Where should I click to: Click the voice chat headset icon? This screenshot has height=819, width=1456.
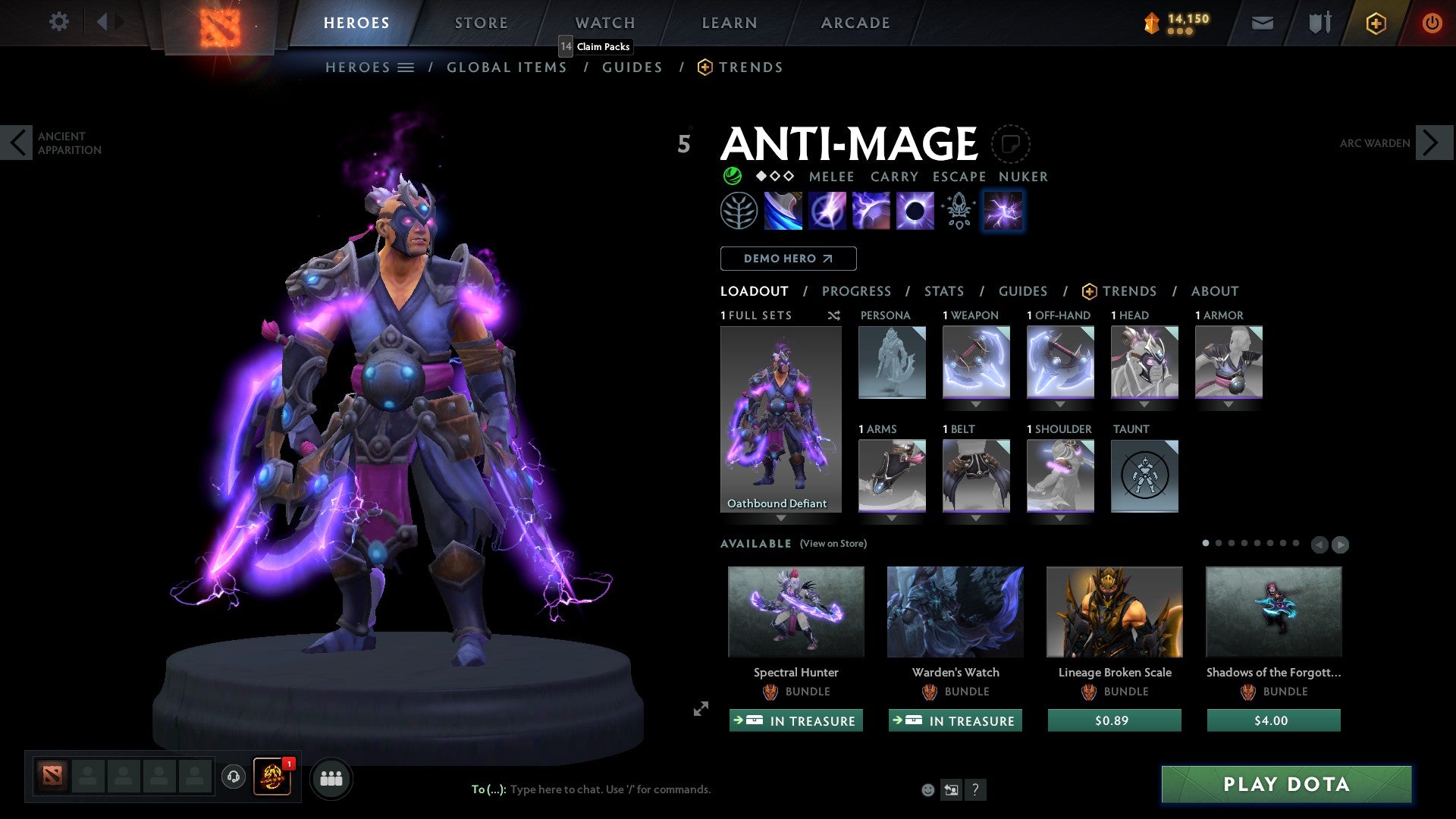click(x=234, y=778)
